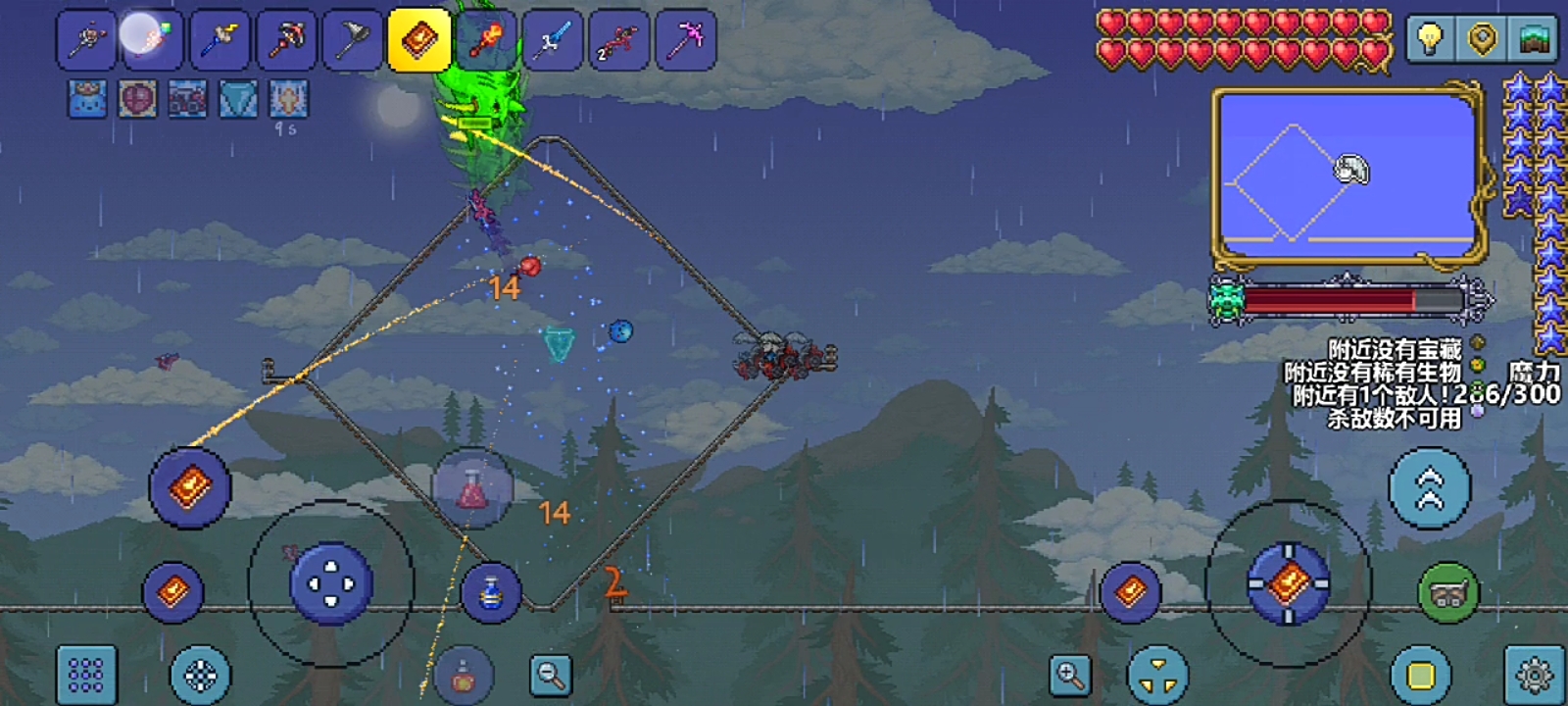This screenshot has height=706, width=1568.
Task: Zoom out with the minus magnifier
Action: click(551, 675)
